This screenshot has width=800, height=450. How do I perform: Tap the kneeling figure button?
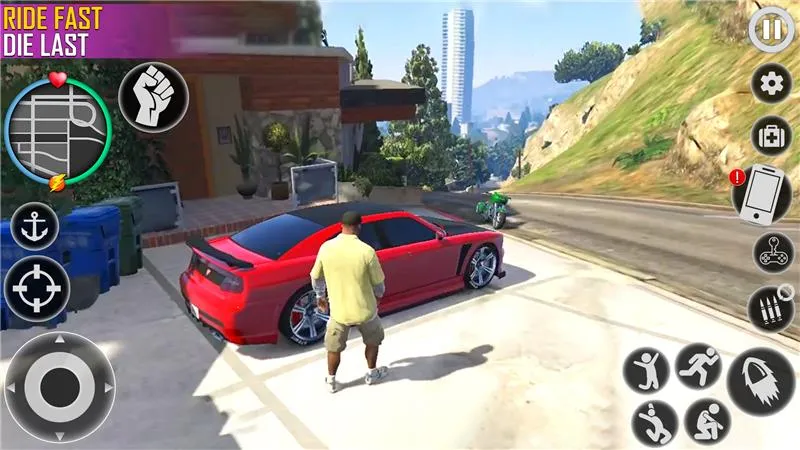point(707,421)
